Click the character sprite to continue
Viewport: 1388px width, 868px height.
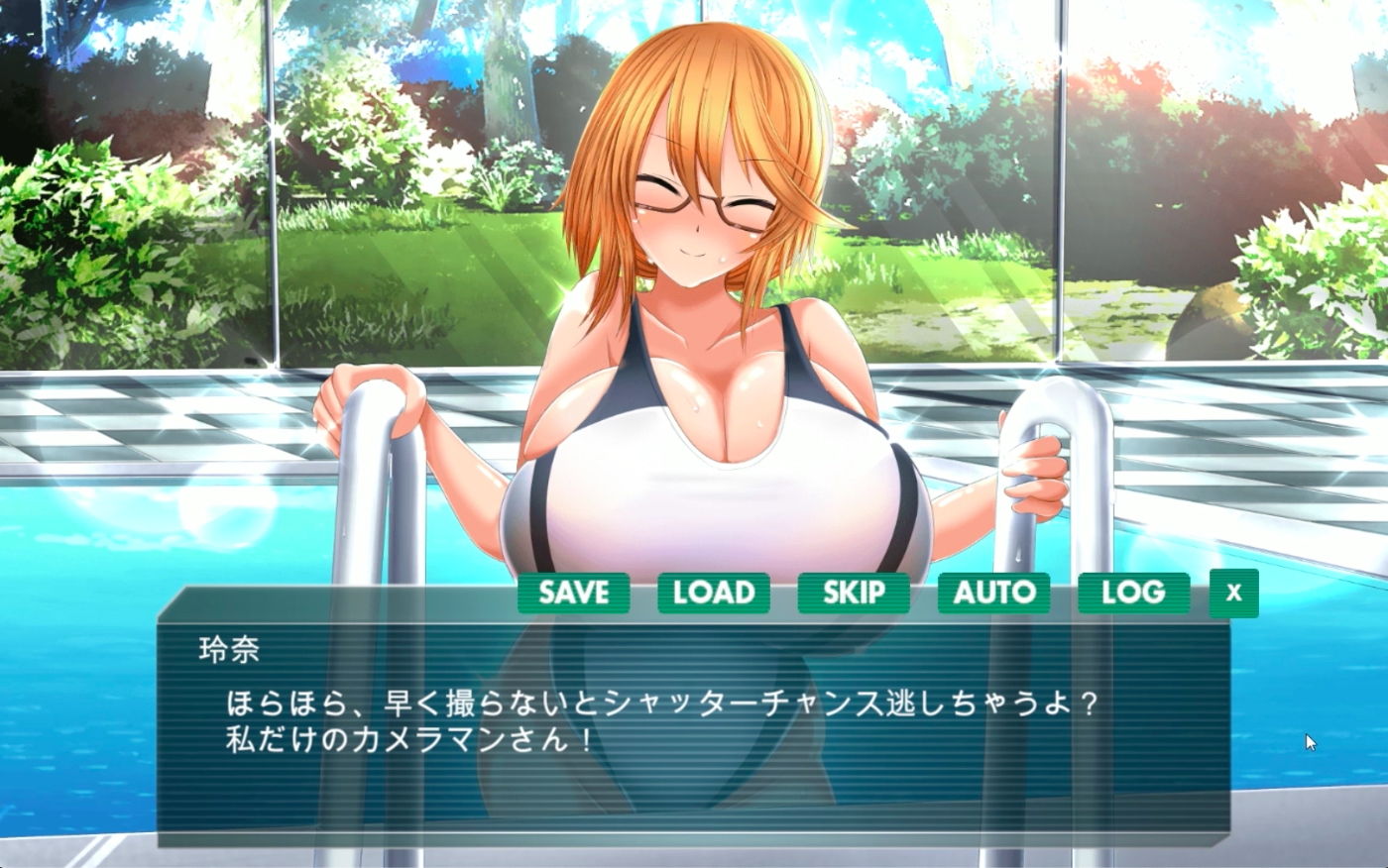click(x=694, y=297)
